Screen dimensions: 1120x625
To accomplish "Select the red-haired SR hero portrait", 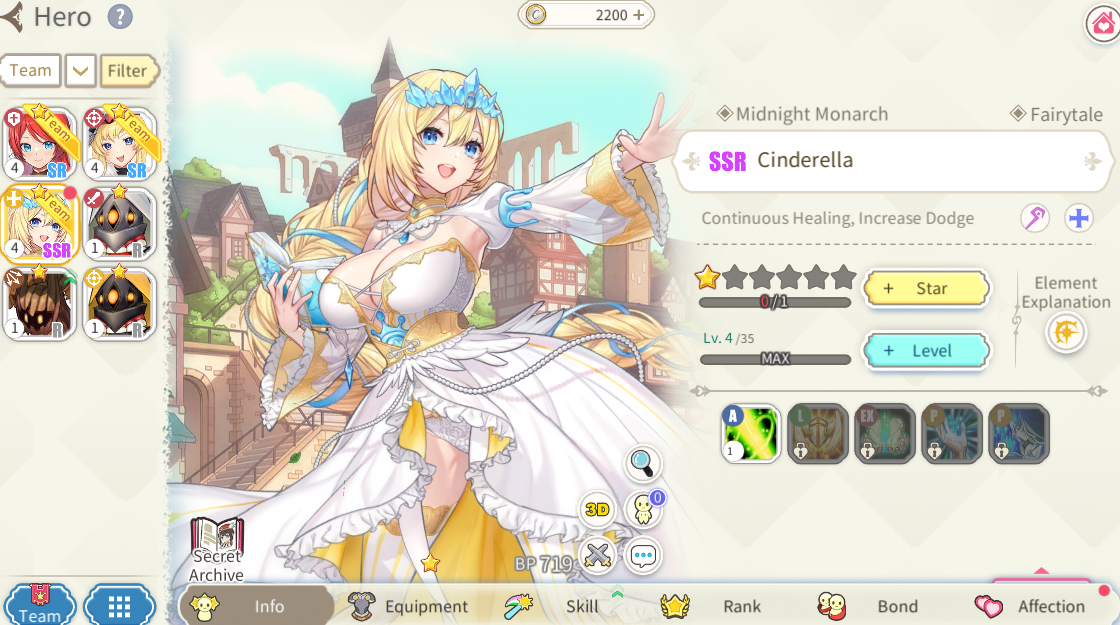I will [39, 143].
